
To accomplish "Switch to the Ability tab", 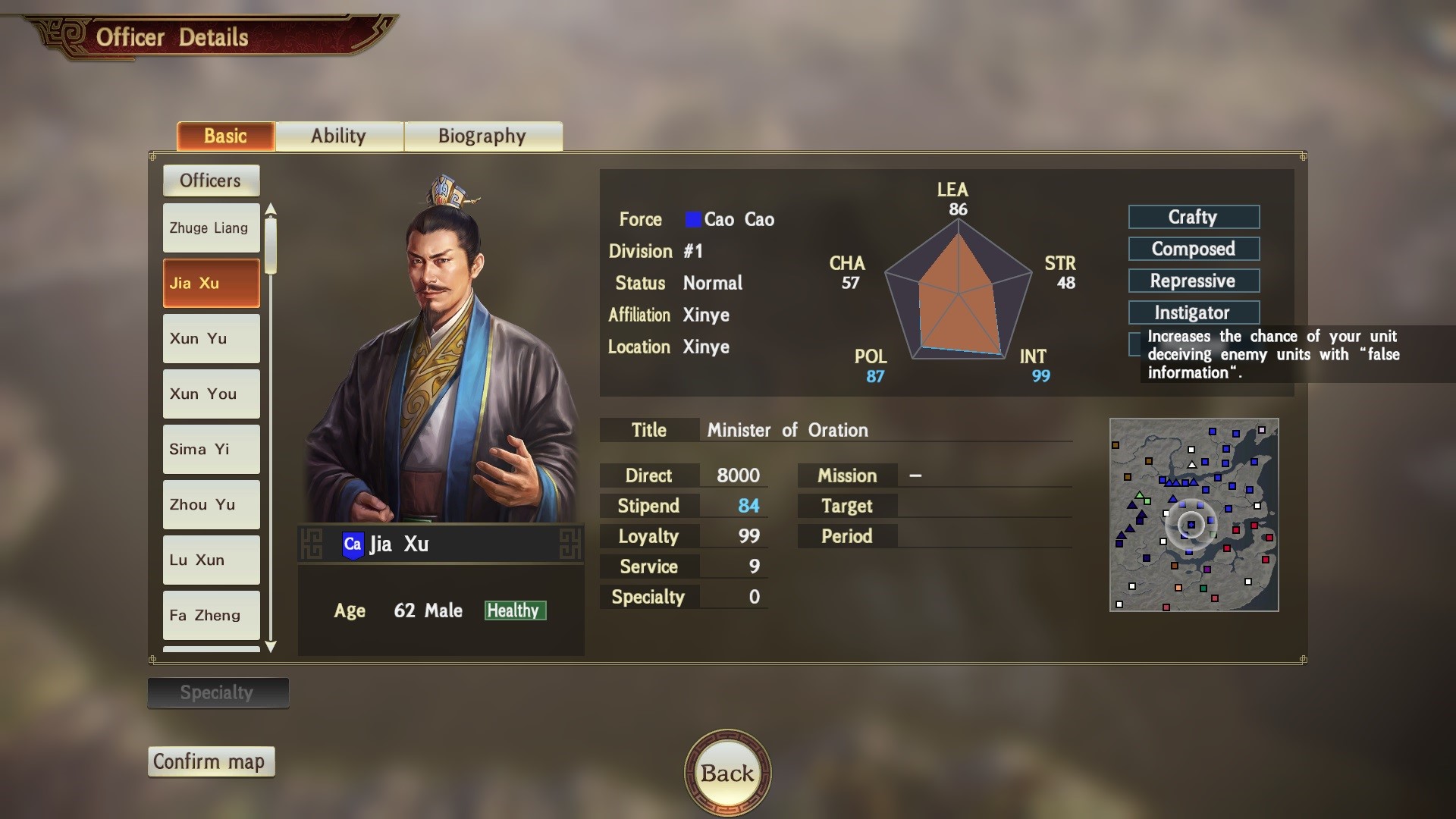I will 339,136.
